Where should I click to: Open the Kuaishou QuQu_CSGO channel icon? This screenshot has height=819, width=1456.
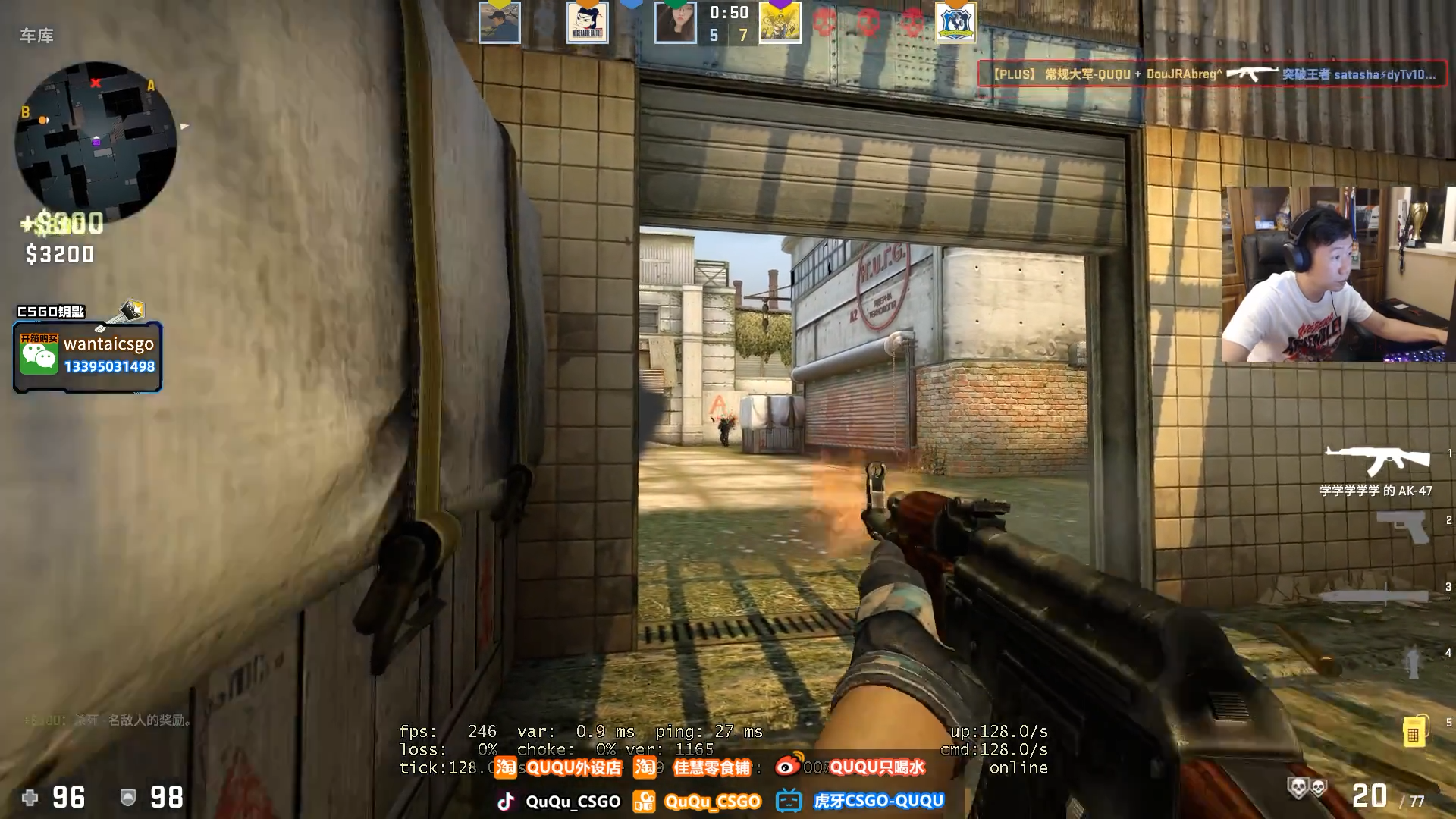click(645, 801)
